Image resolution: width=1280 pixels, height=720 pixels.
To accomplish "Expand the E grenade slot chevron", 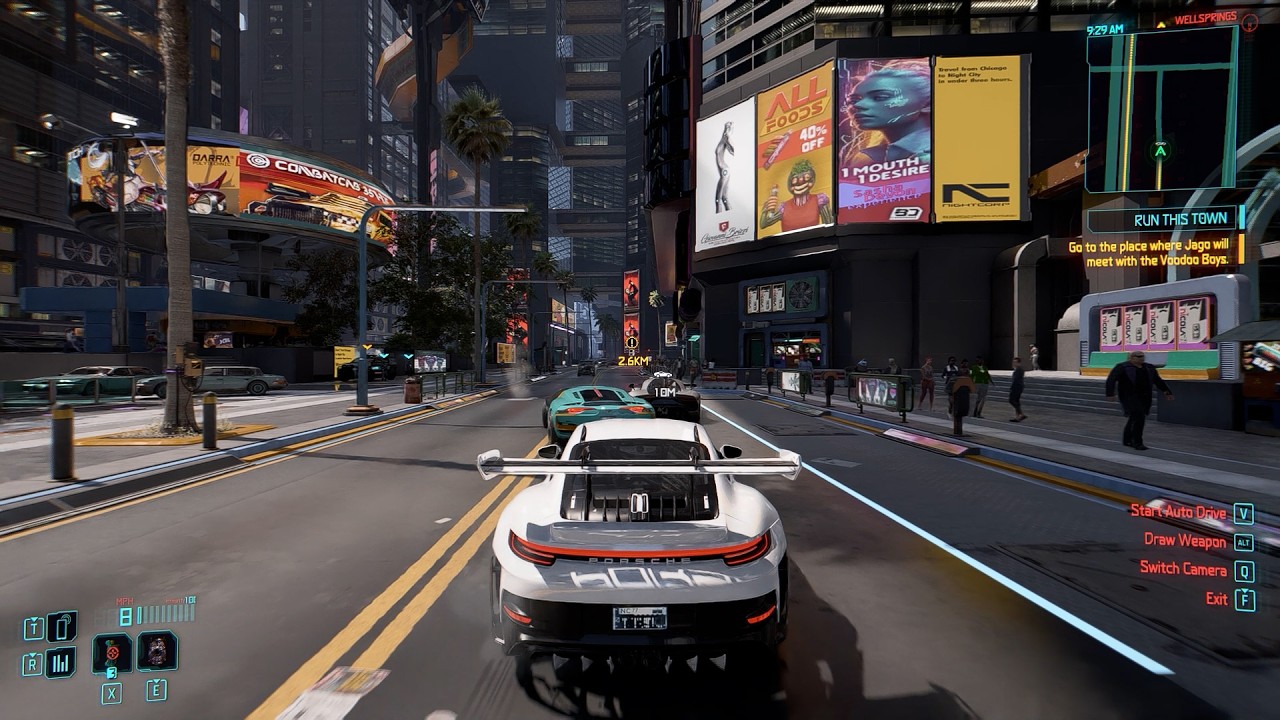I will pyautogui.click(x=156, y=680).
